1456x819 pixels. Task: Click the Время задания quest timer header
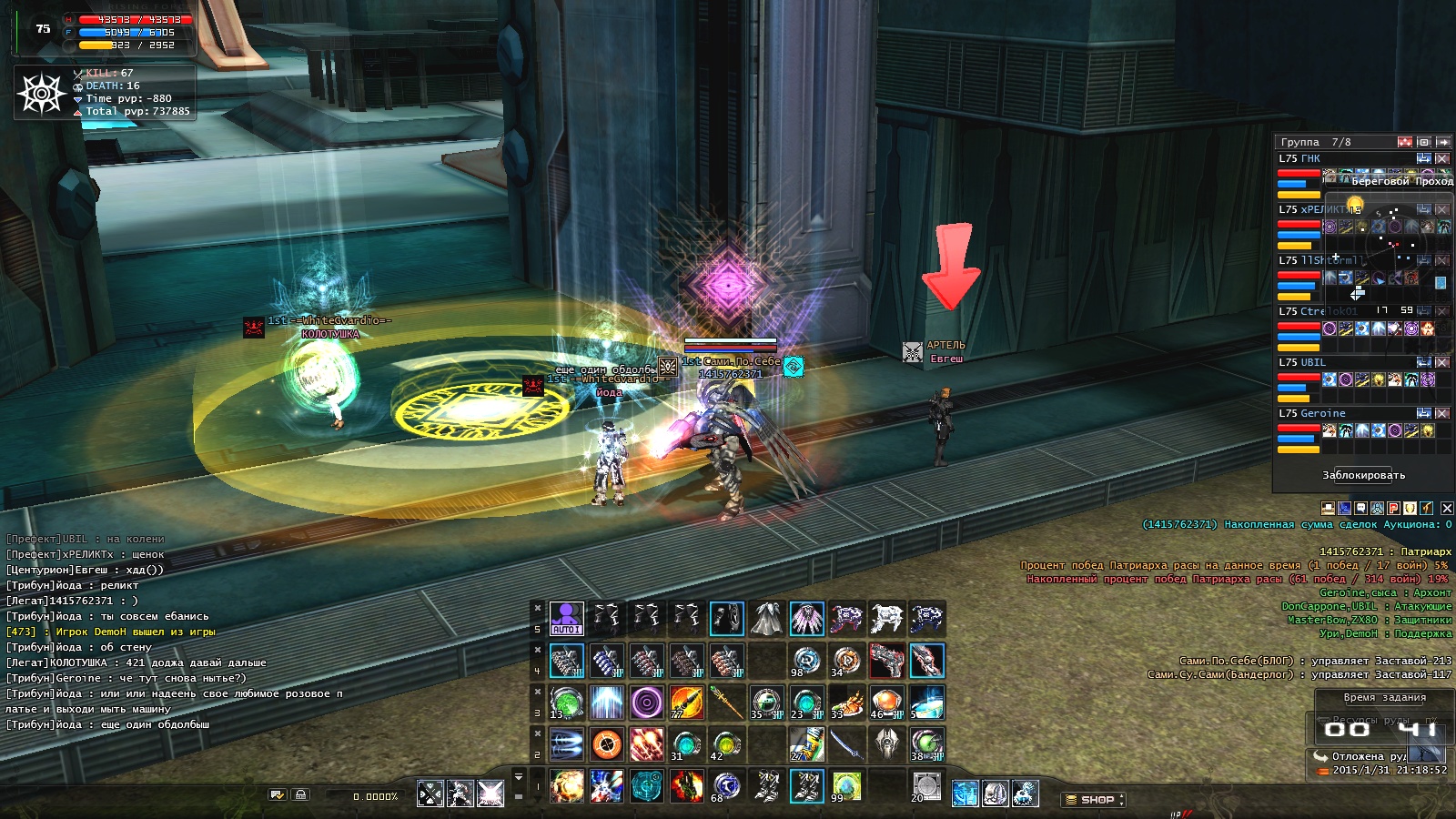pos(1384,698)
